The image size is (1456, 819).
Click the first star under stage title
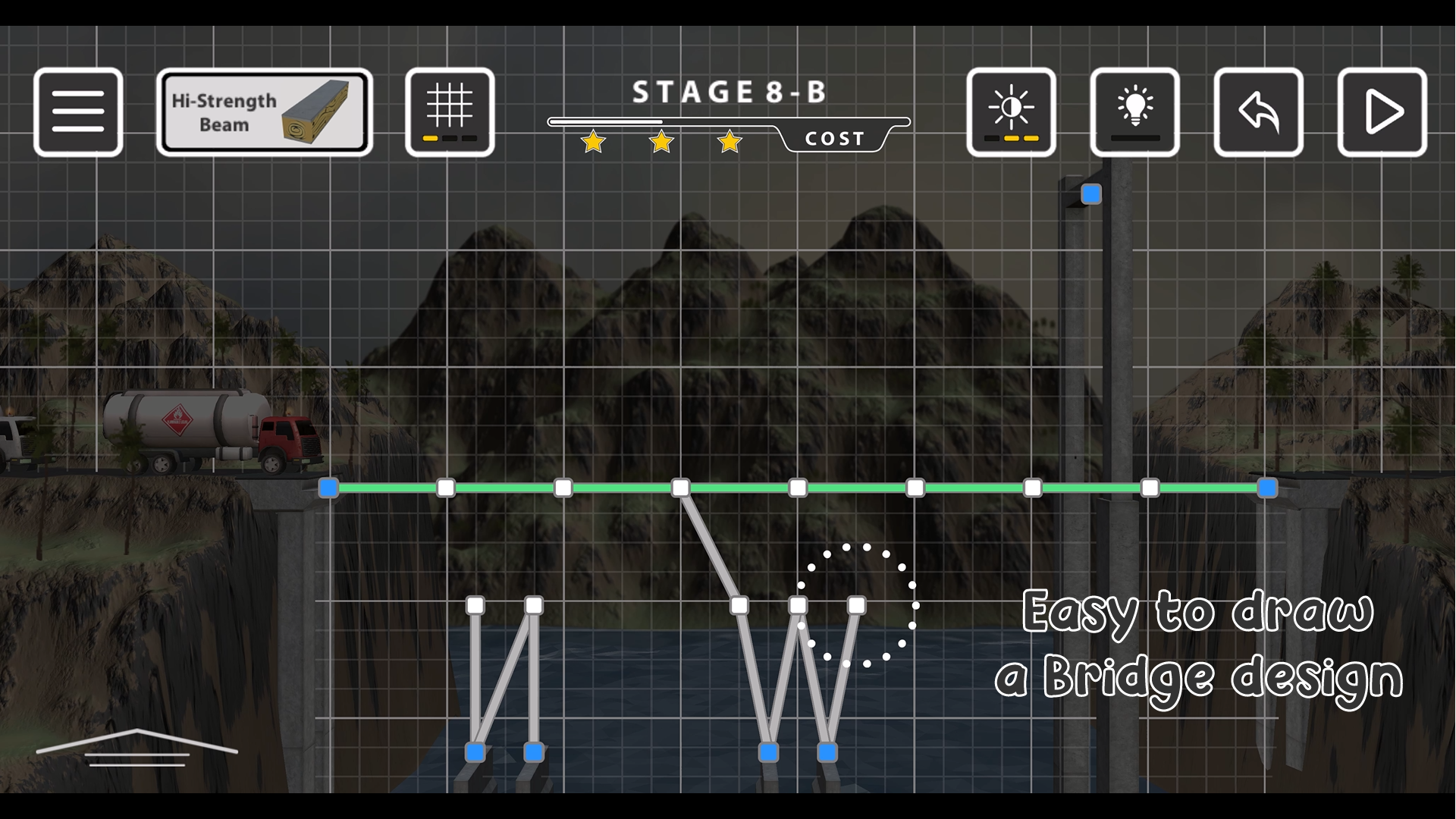tap(593, 141)
